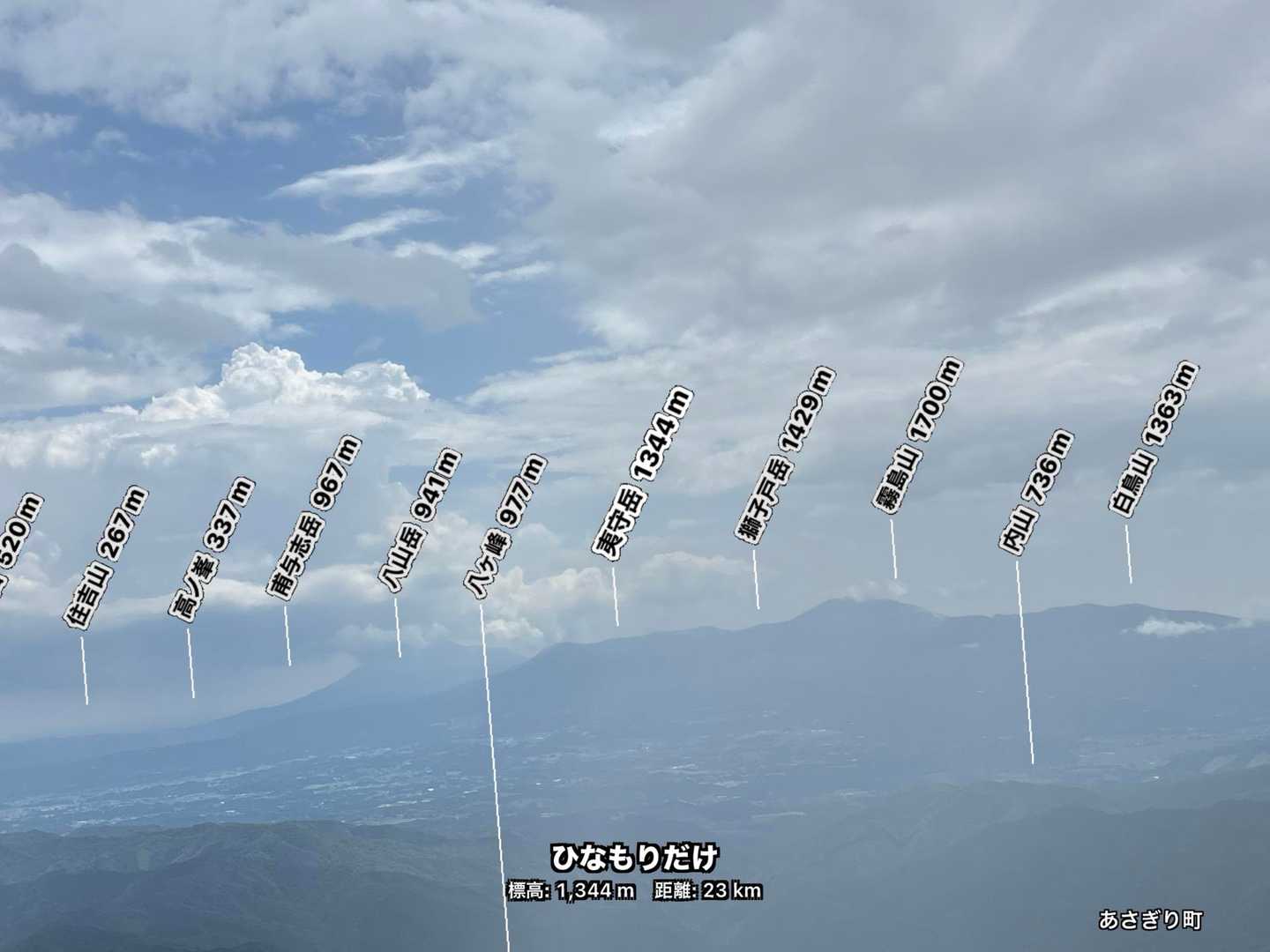
Task: Tap the 高ノ峯 337m mountain label
Action: click(x=212, y=550)
